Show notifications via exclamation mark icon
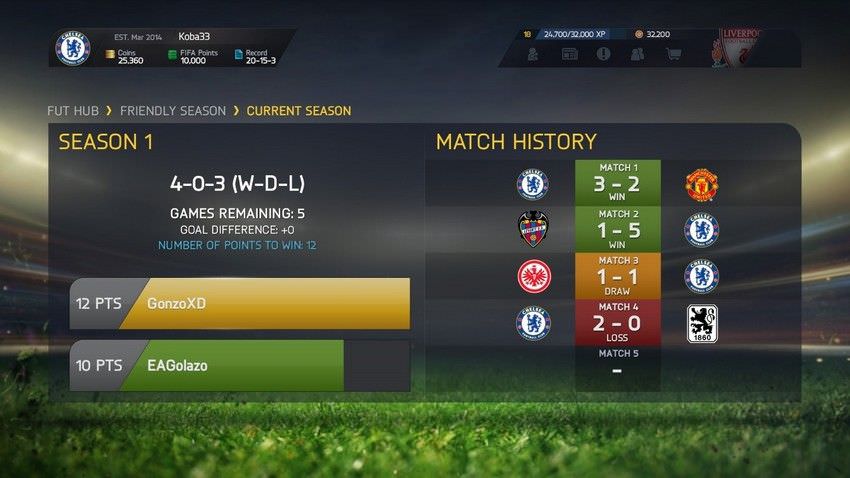Screen dimensions: 850x478 tap(603, 54)
